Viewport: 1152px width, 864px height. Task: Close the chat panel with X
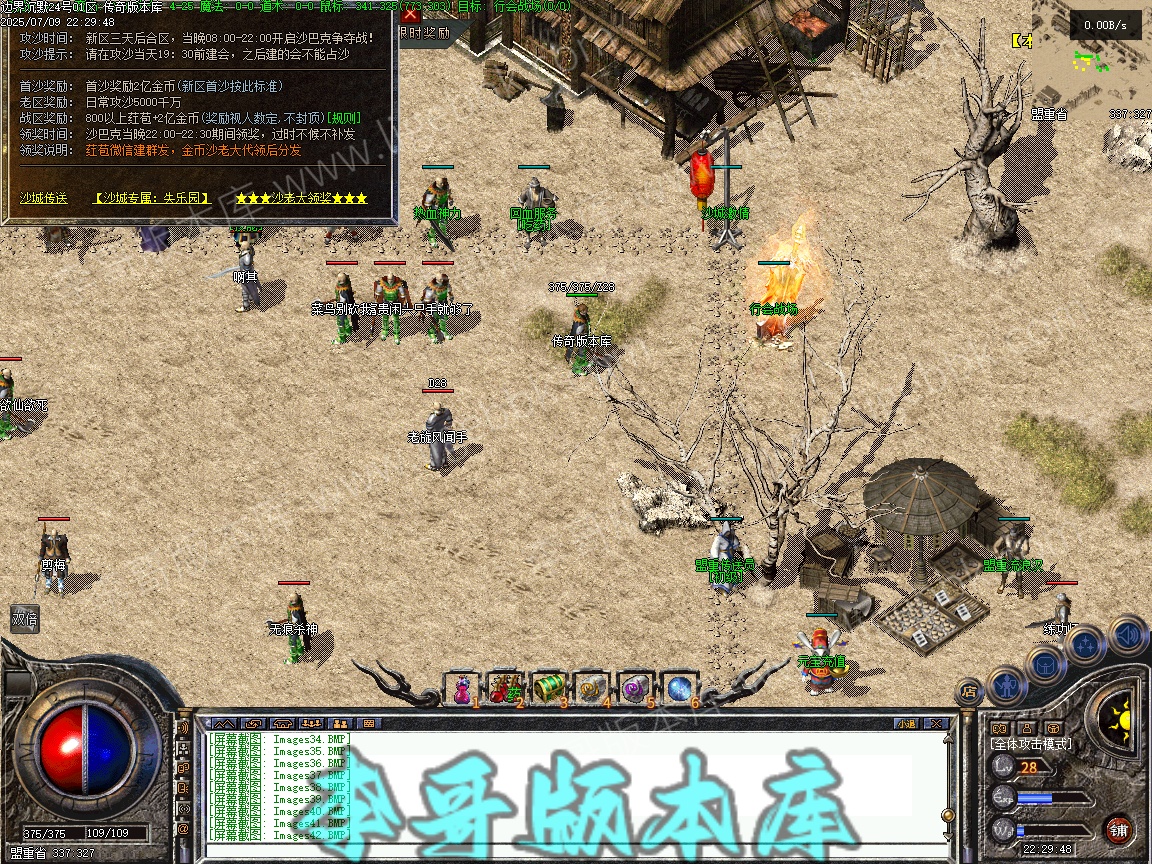coord(936,723)
